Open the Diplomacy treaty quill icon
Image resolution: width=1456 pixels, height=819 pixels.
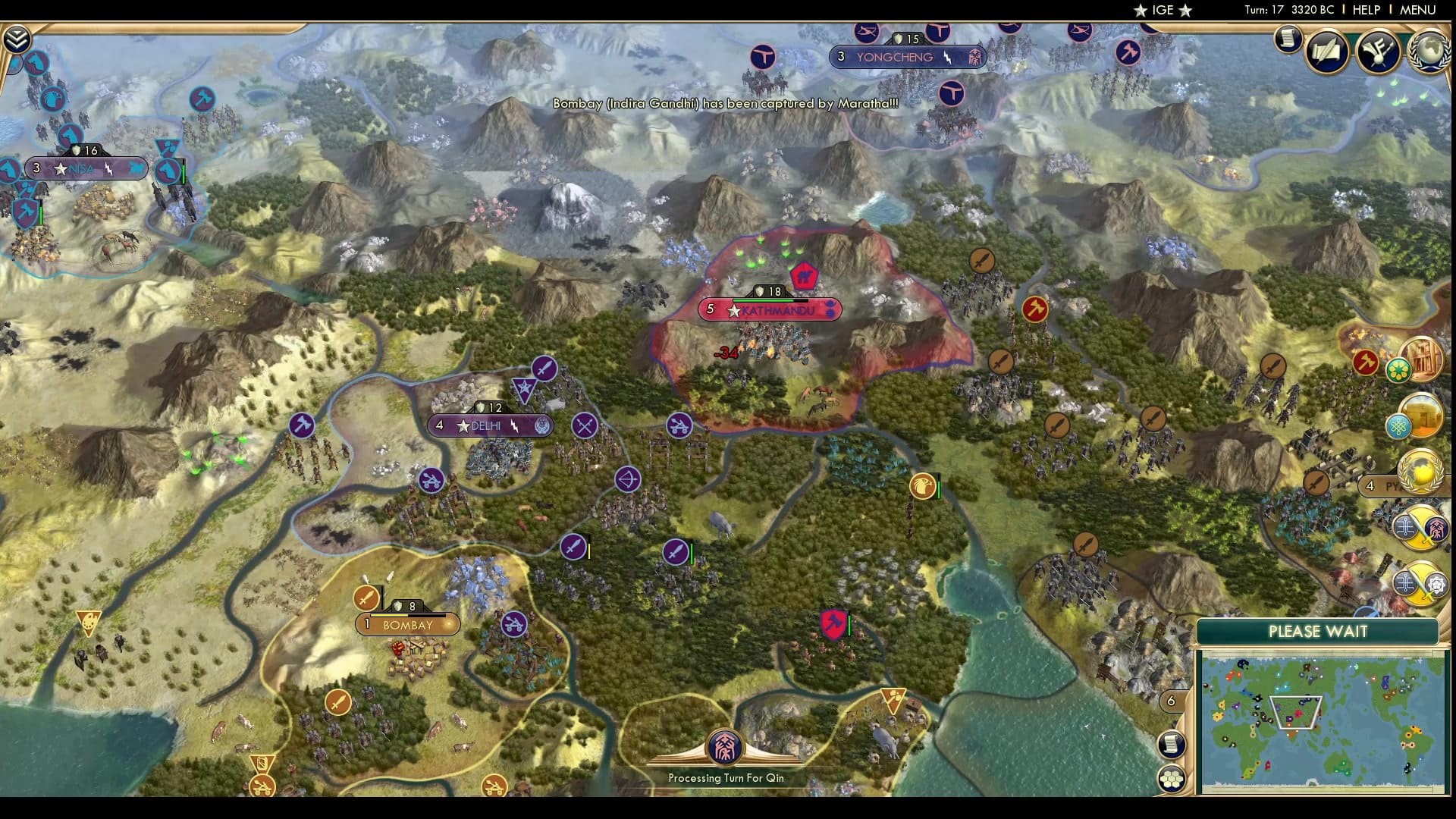tap(1329, 52)
